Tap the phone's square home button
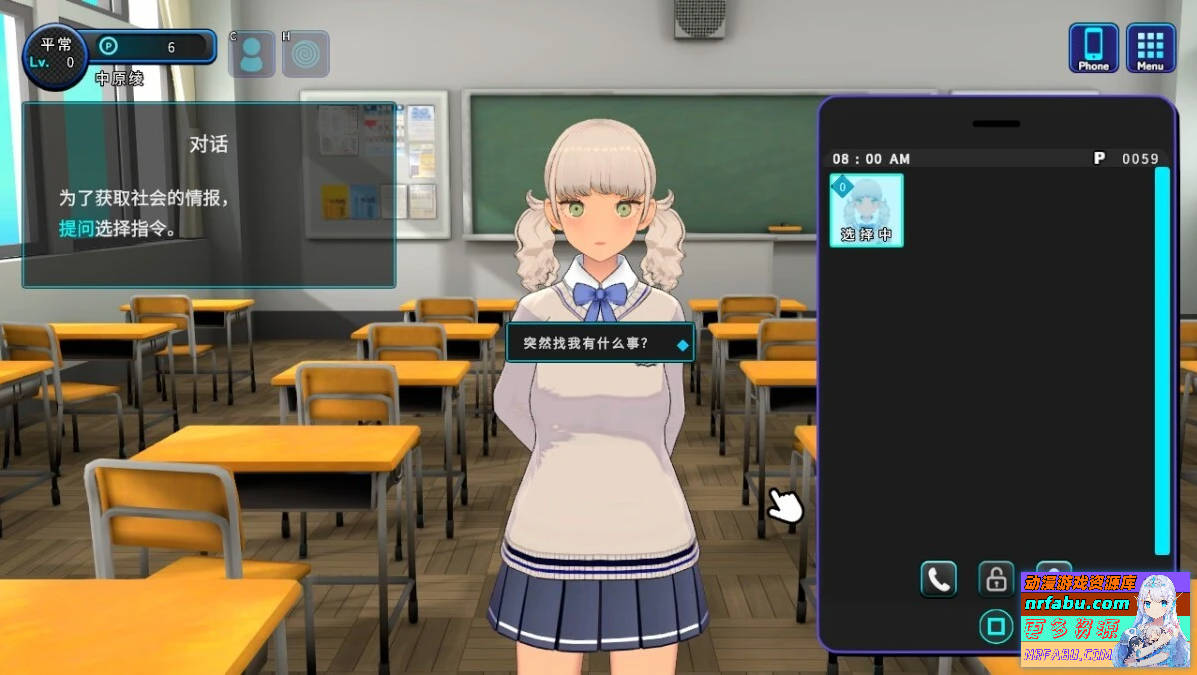Screen dimensions: 1197x675 coord(995,627)
